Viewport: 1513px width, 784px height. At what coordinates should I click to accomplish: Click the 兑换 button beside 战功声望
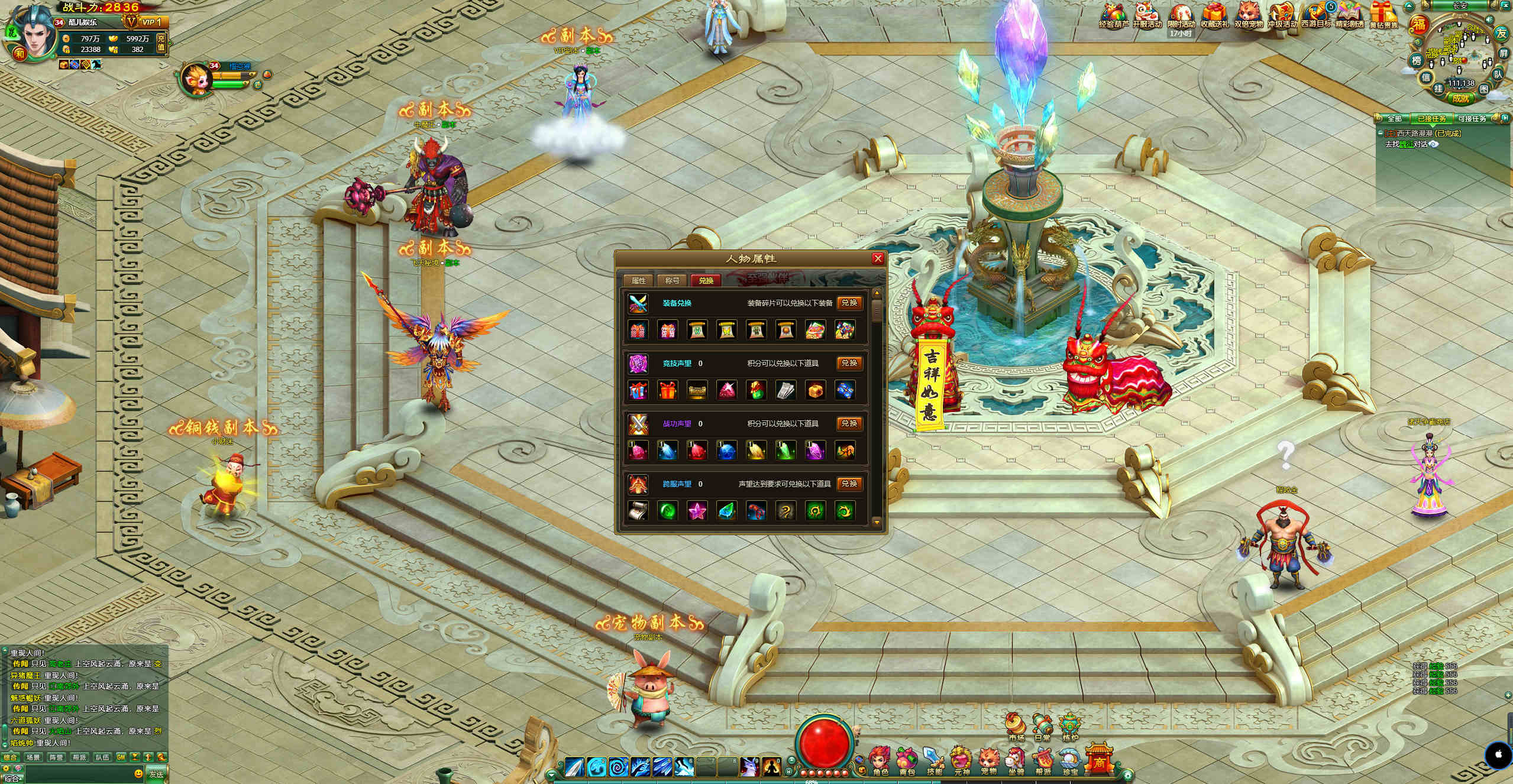click(x=849, y=423)
